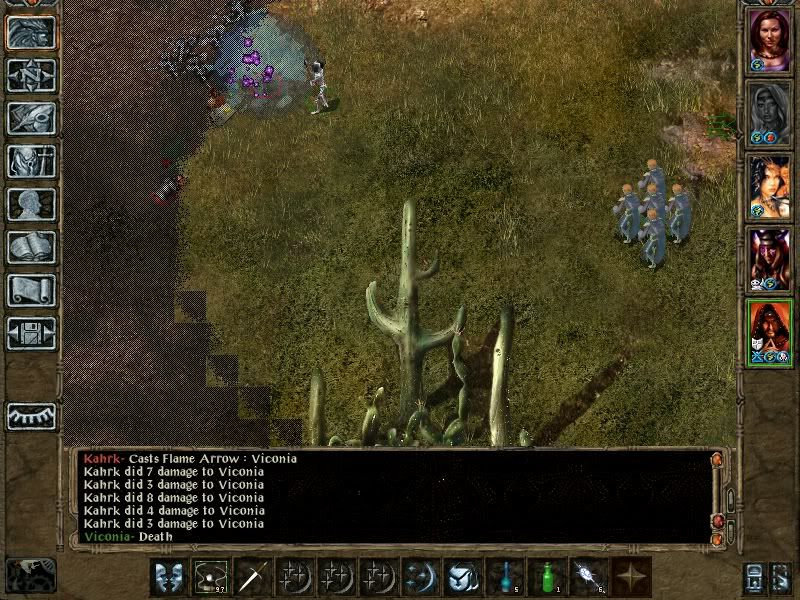Toggle pause on the clock button
Image resolution: width=800 pixels, height=600 pixels.
pos(31,574)
